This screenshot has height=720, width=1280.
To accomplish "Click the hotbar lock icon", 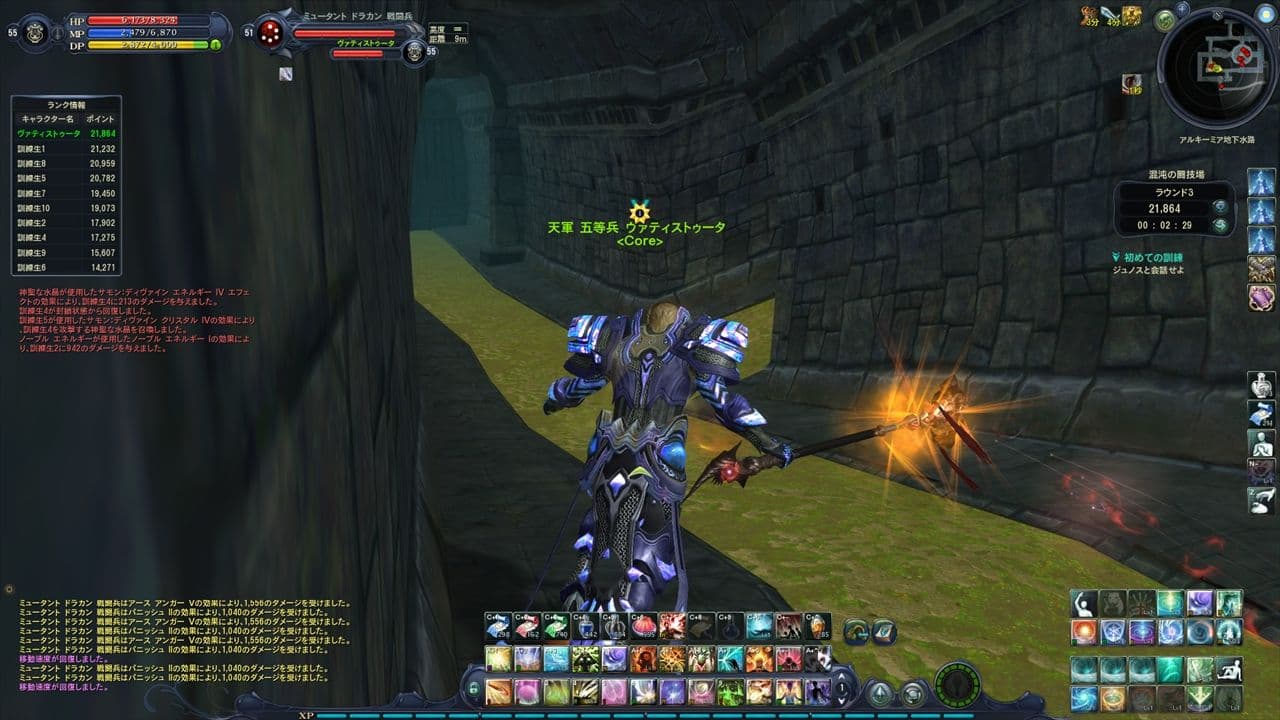I will [x=473, y=689].
